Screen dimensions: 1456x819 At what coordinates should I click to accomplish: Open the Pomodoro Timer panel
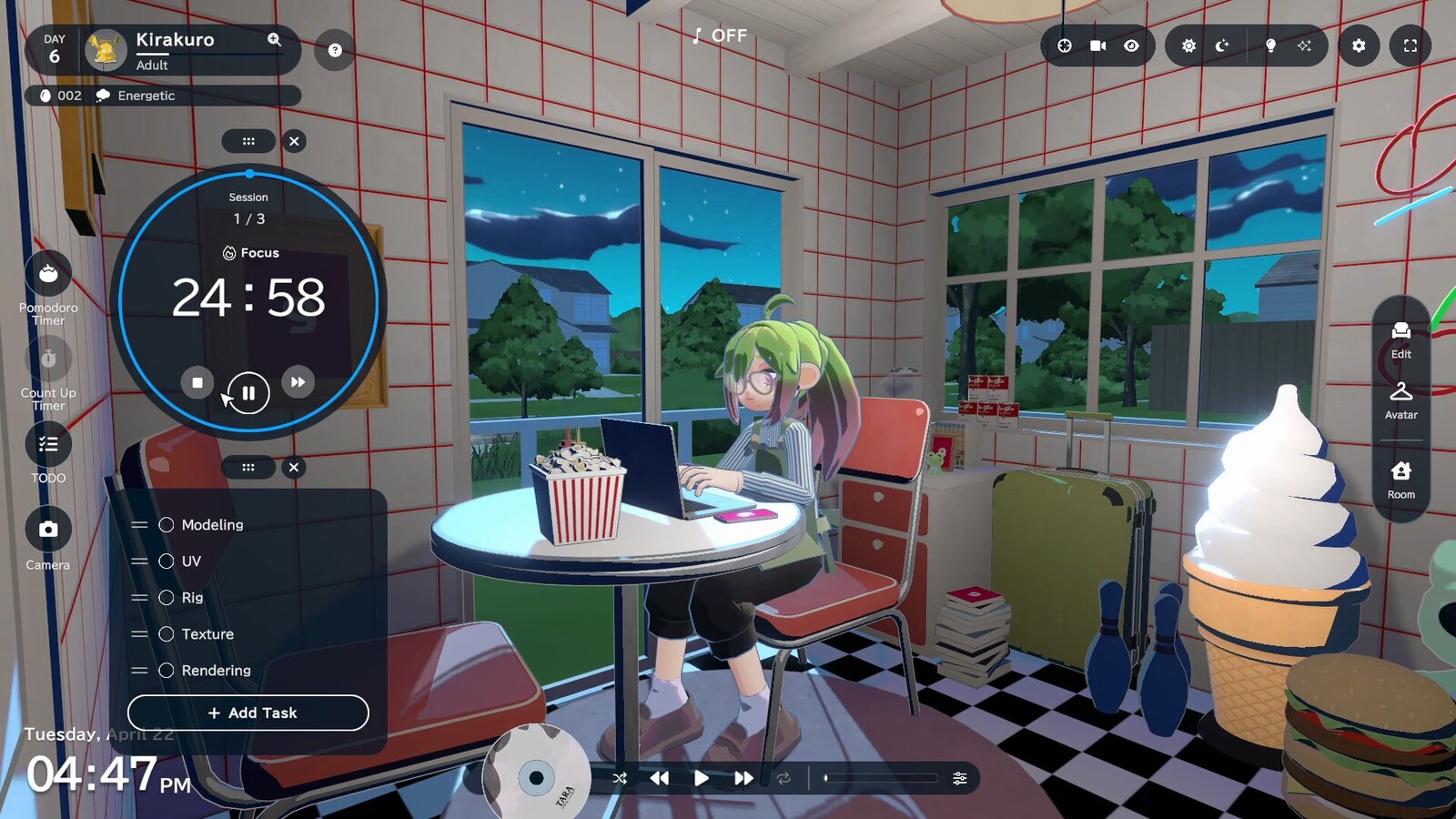pyautogui.click(x=48, y=275)
